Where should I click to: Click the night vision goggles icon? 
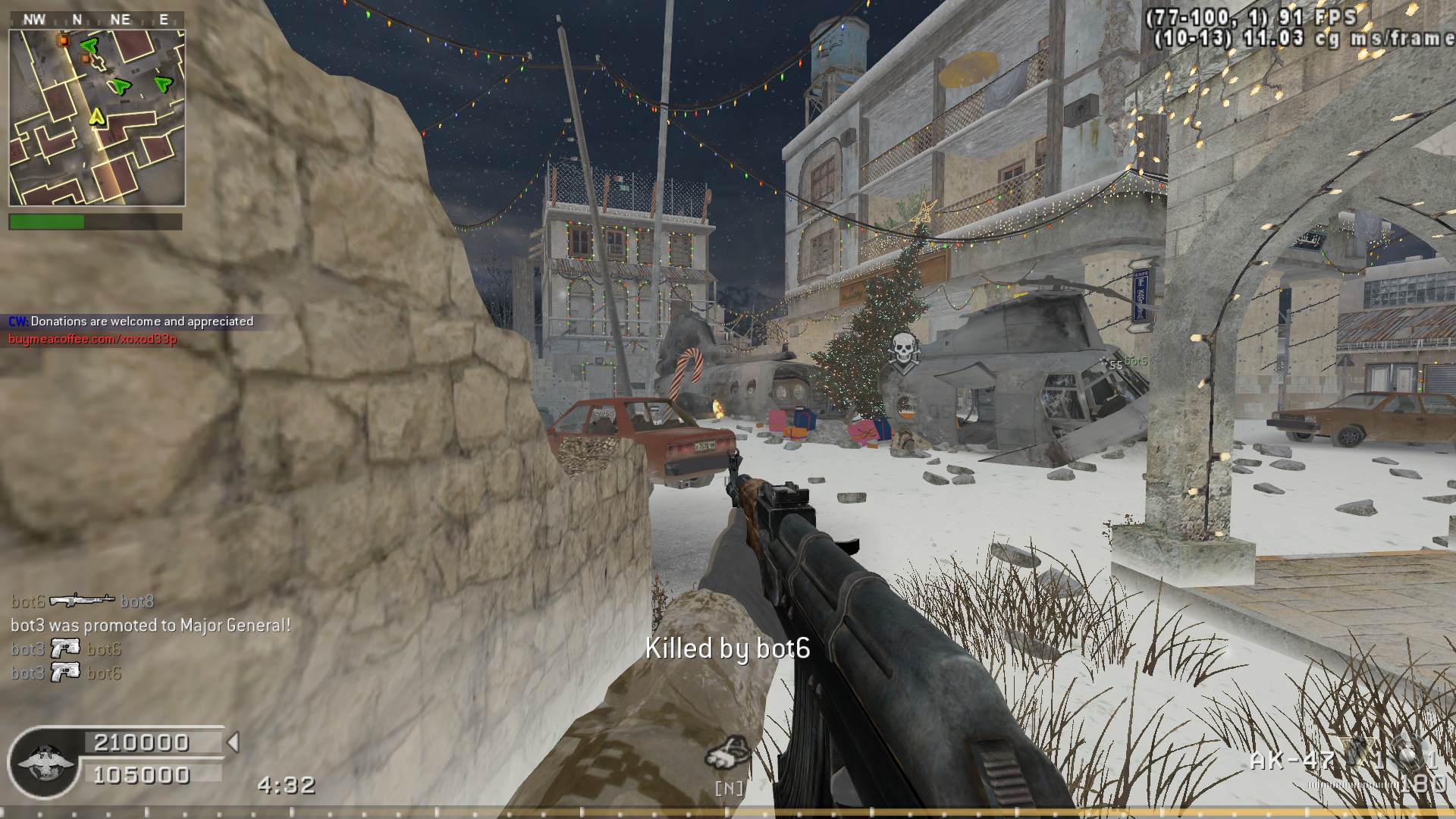pos(728,752)
